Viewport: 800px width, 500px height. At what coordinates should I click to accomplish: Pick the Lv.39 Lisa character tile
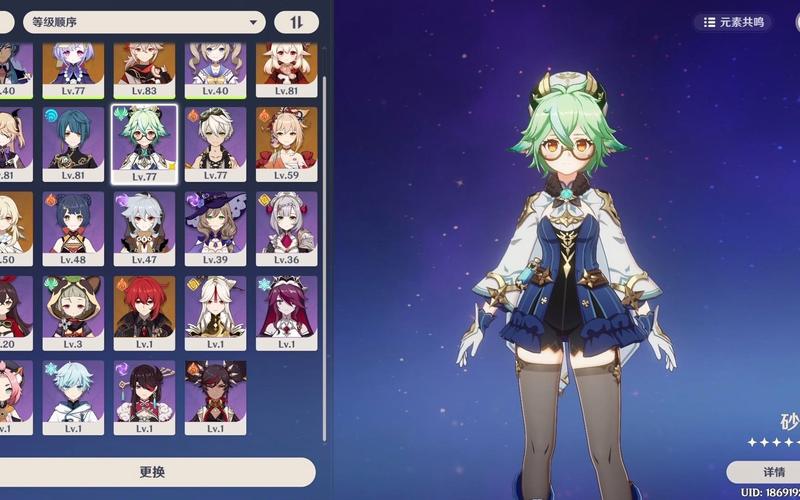point(216,229)
